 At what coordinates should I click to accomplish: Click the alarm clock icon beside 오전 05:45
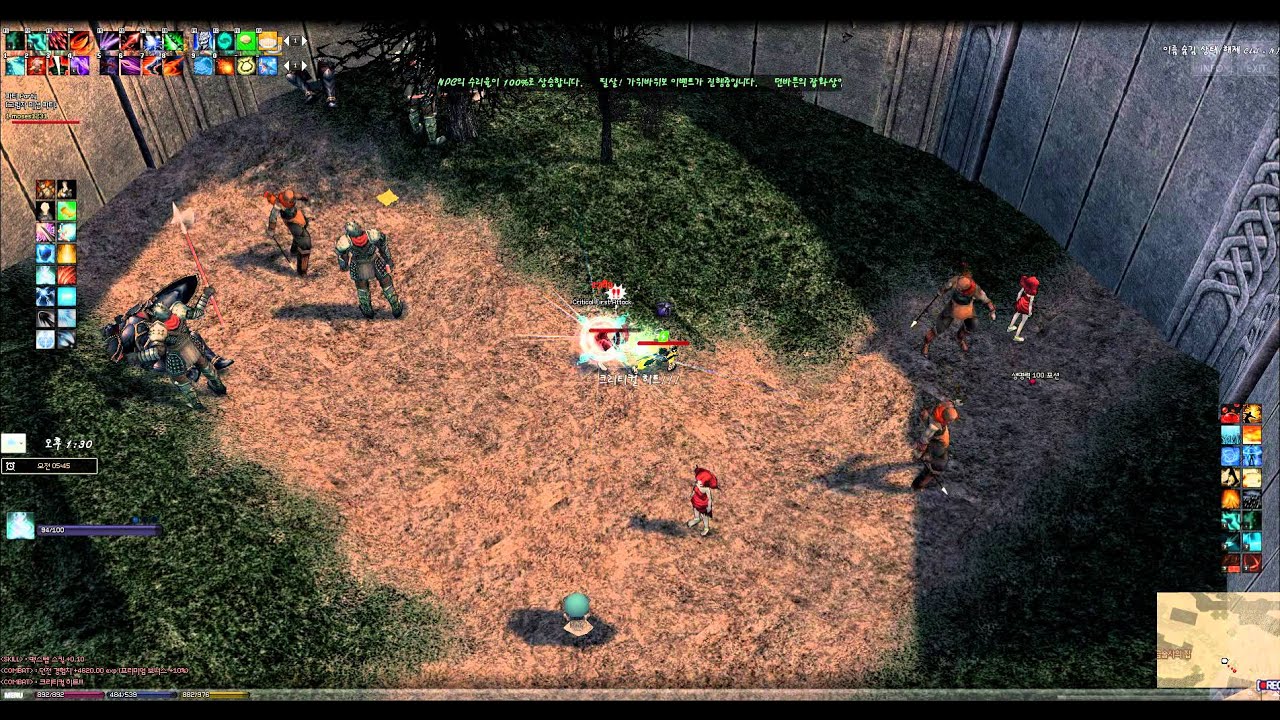[10, 465]
